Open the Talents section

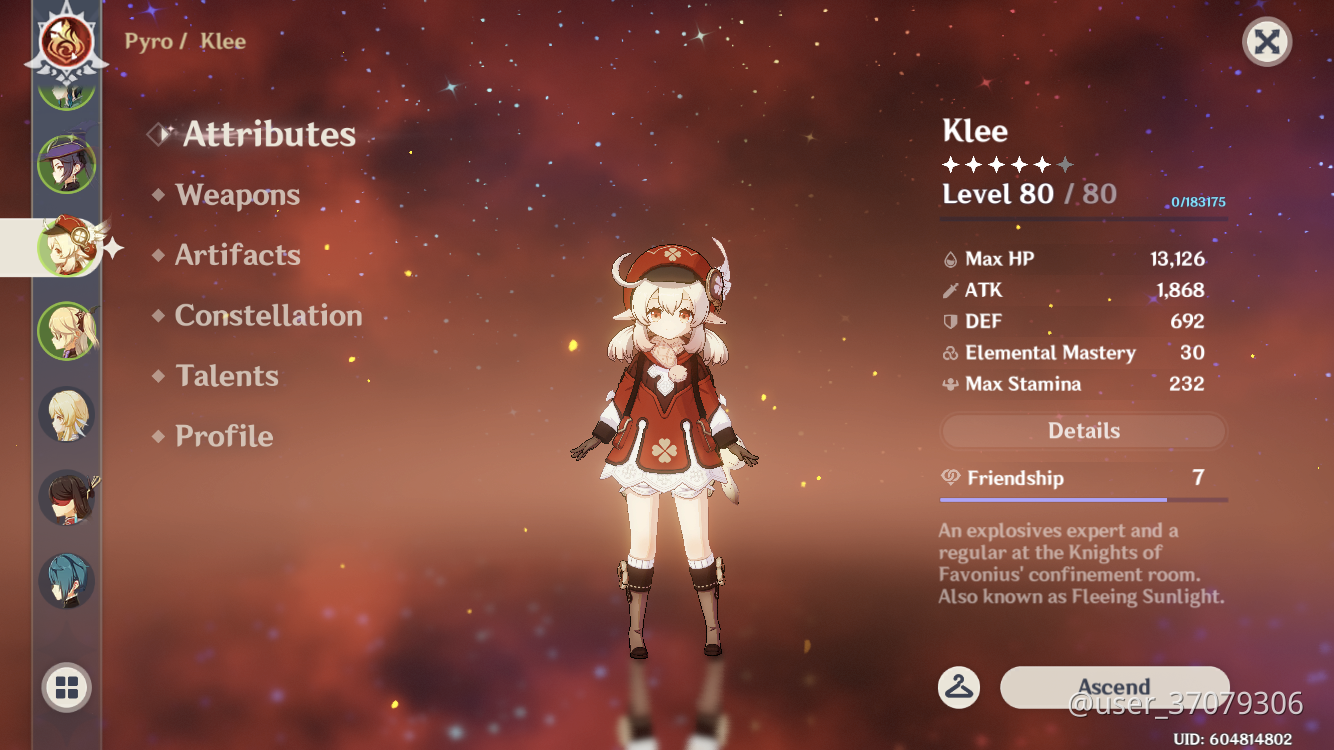point(227,376)
